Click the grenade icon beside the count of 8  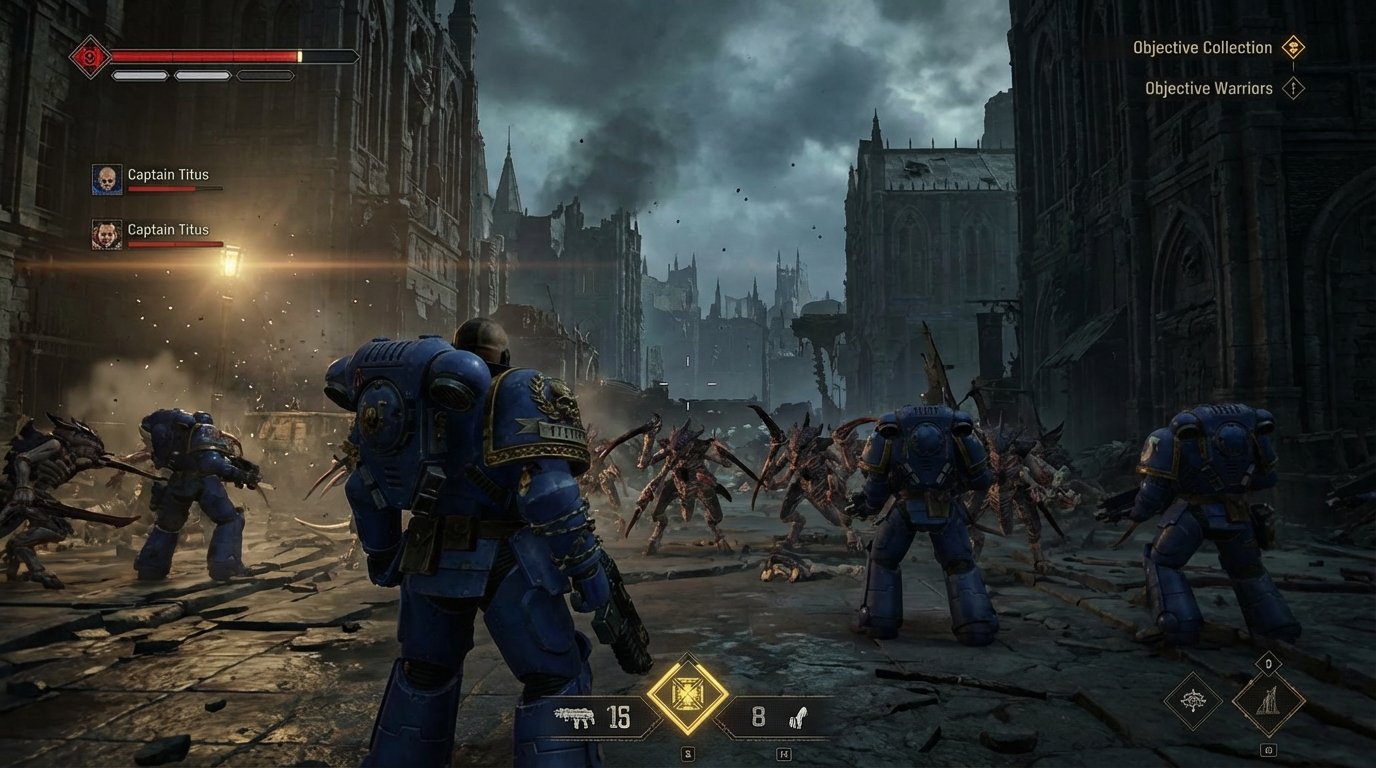(797, 716)
